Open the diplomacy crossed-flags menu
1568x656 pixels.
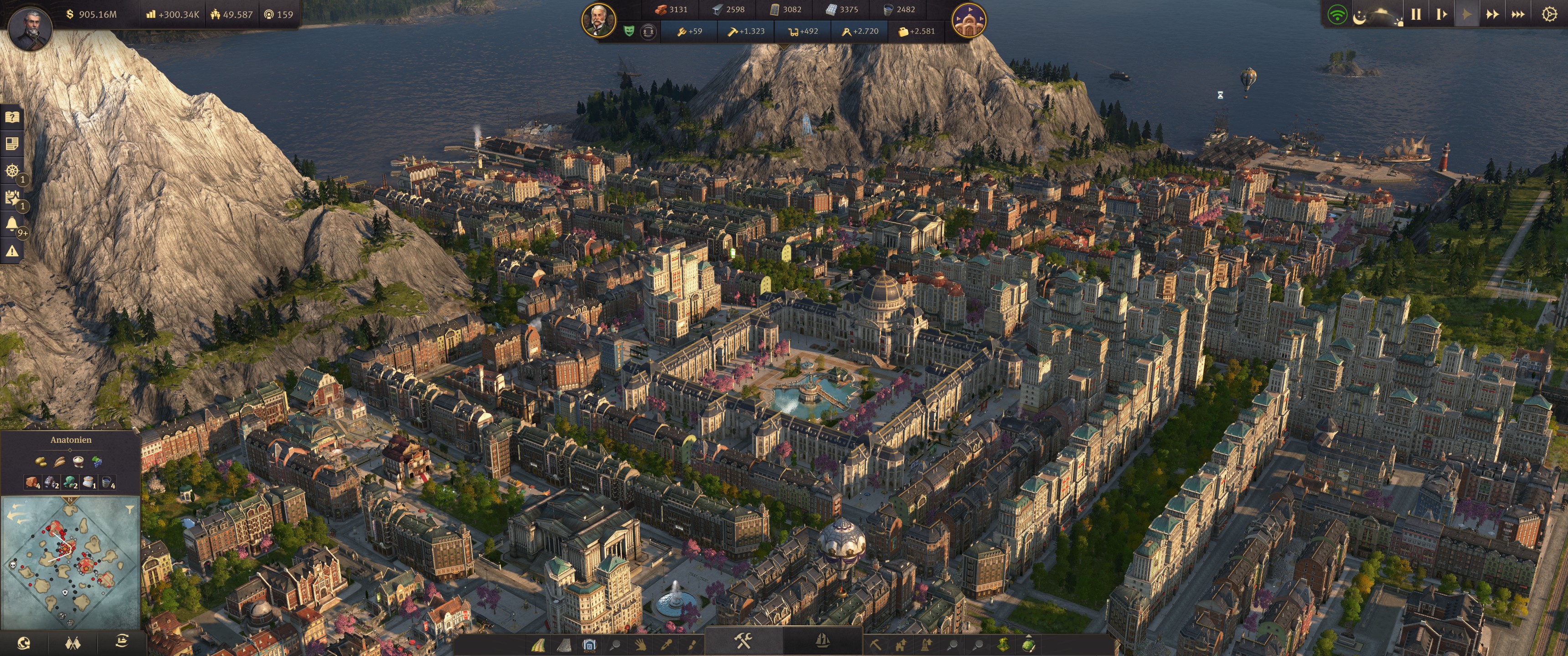point(72,643)
